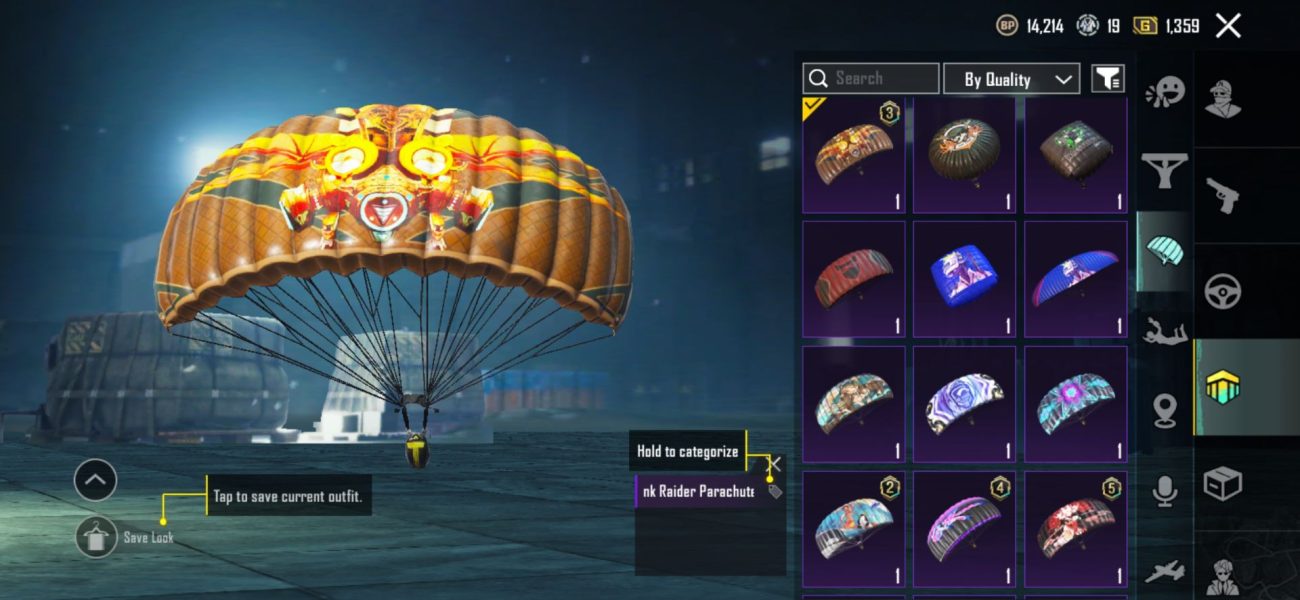Viewport: 1300px width, 600px height.
Task: Select the equipped orange Raider parachute thumbnail
Action: tap(853, 156)
